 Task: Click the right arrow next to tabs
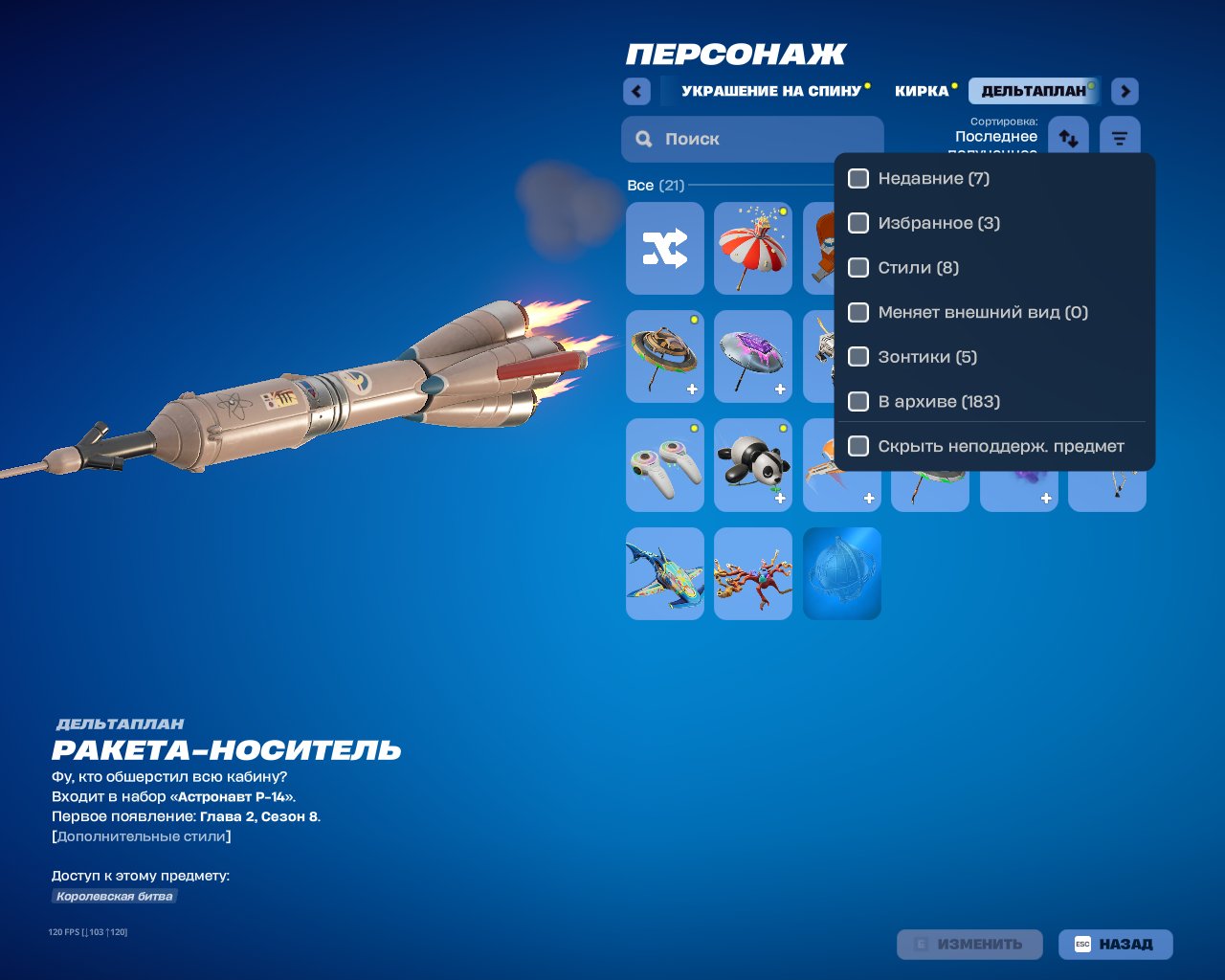1125,91
